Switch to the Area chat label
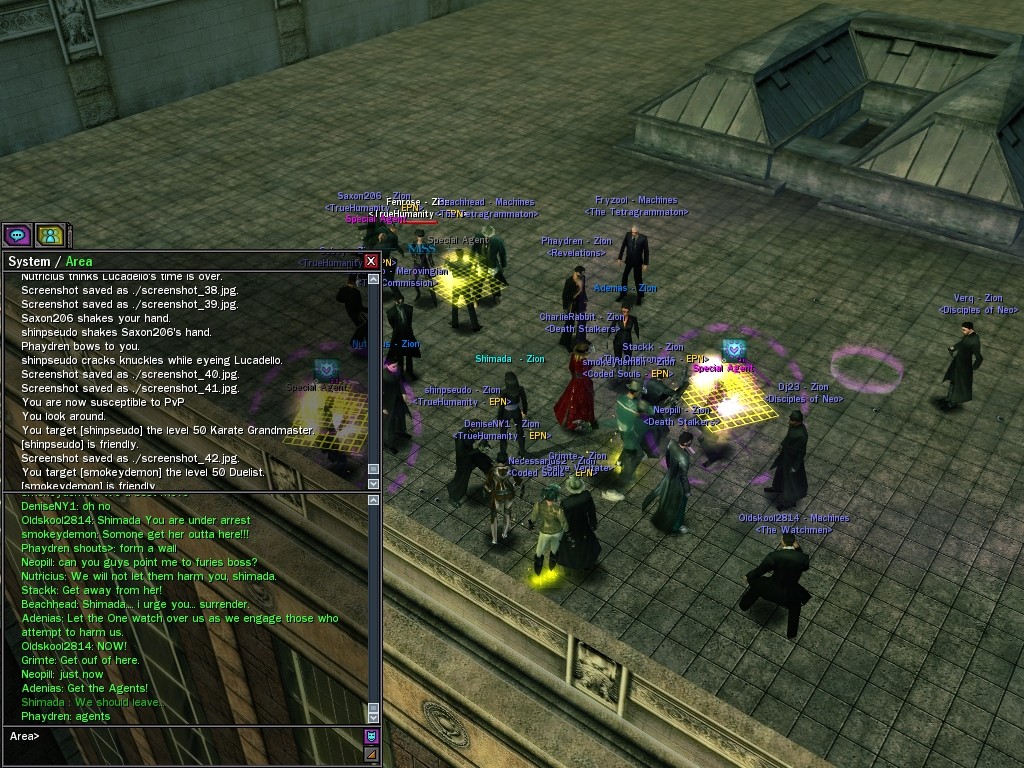This screenshot has height=768, width=1024. (x=79, y=262)
